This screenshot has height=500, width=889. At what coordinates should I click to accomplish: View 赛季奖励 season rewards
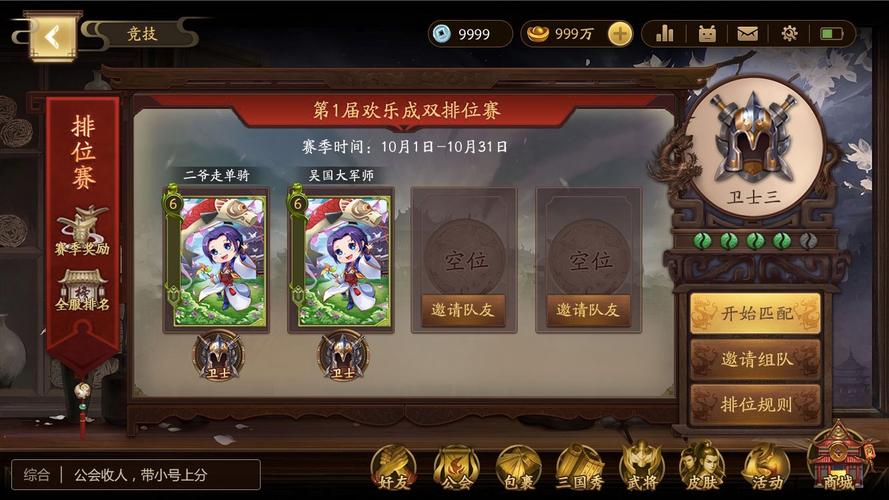pyautogui.click(x=82, y=233)
